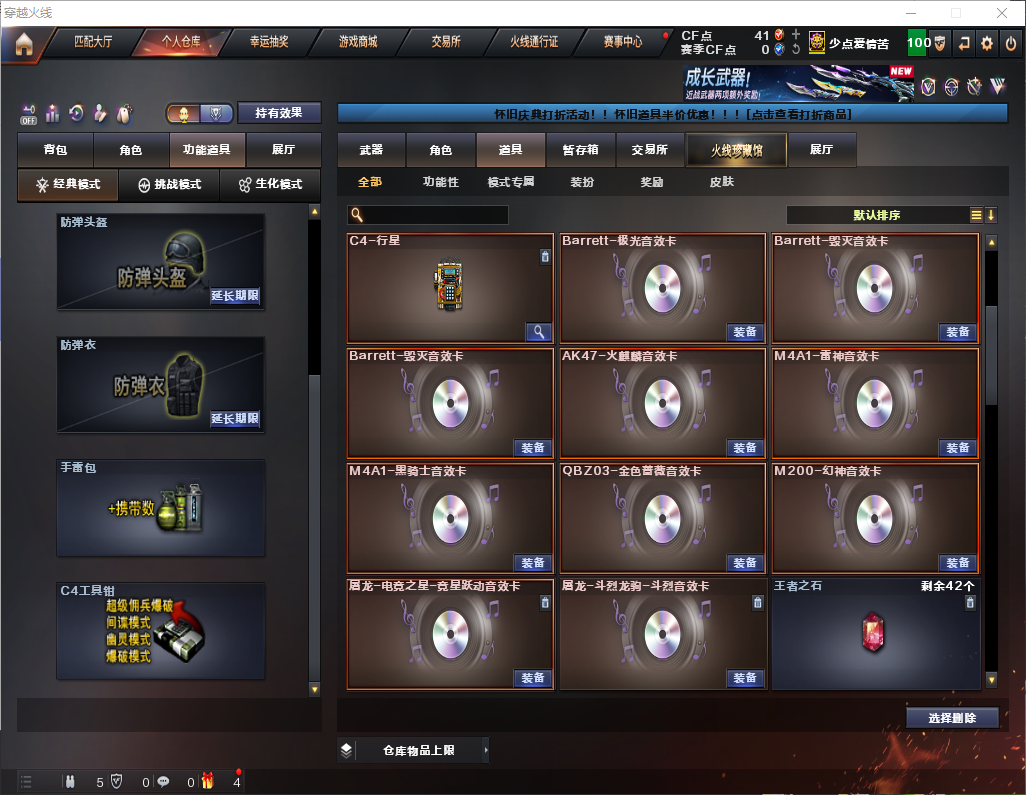The height and width of the screenshot is (795, 1026).
Task: Switch to the 武器 weapons tab
Action: pos(371,150)
